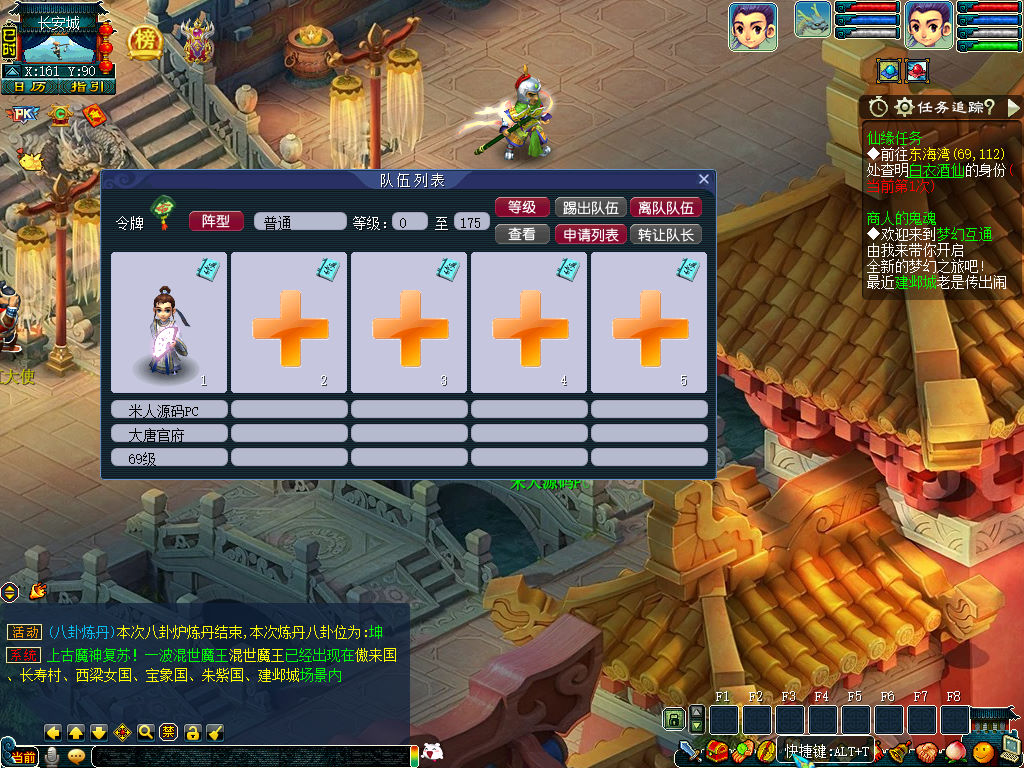The height and width of the screenshot is (768, 1024).
Task: Open the treasure chest bag icon
Action: [x=716, y=751]
